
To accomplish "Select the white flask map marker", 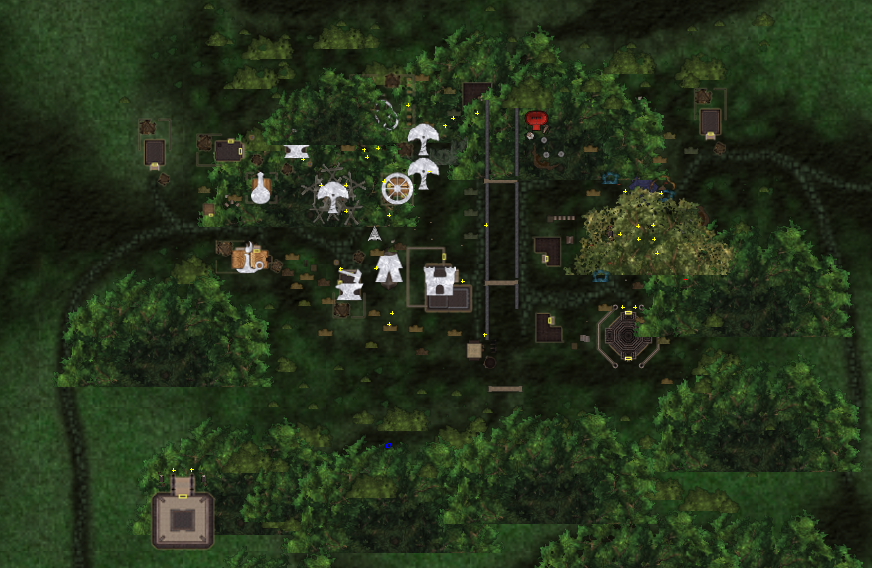I will pos(260,188).
